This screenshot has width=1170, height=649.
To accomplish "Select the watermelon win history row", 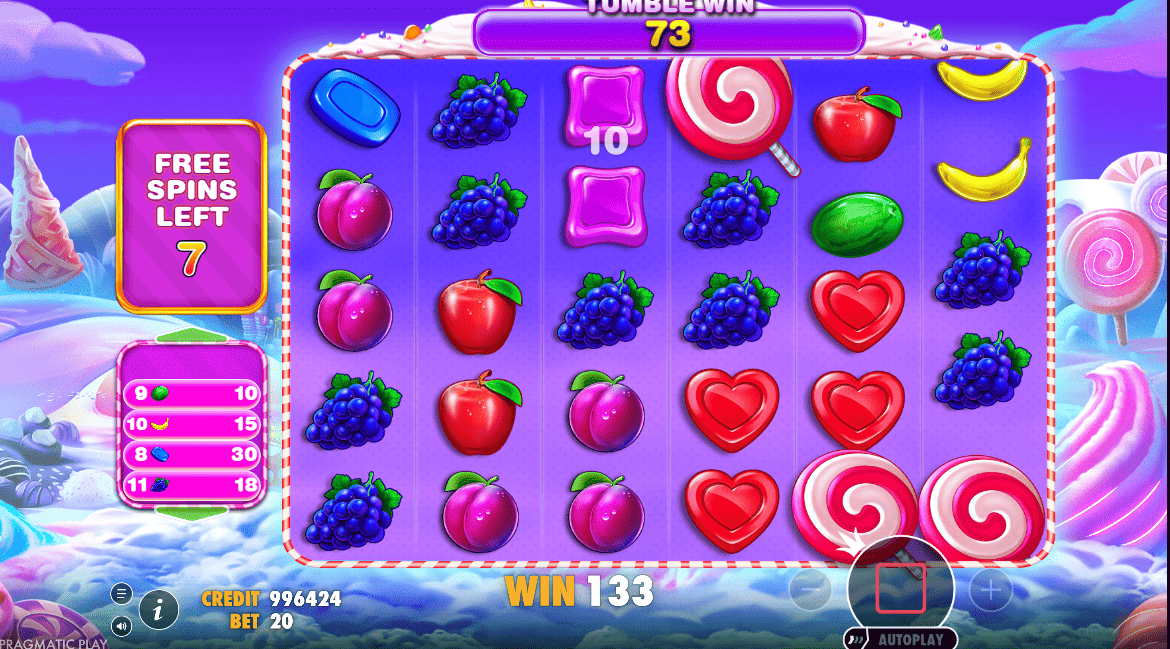I will click(191, 394).
